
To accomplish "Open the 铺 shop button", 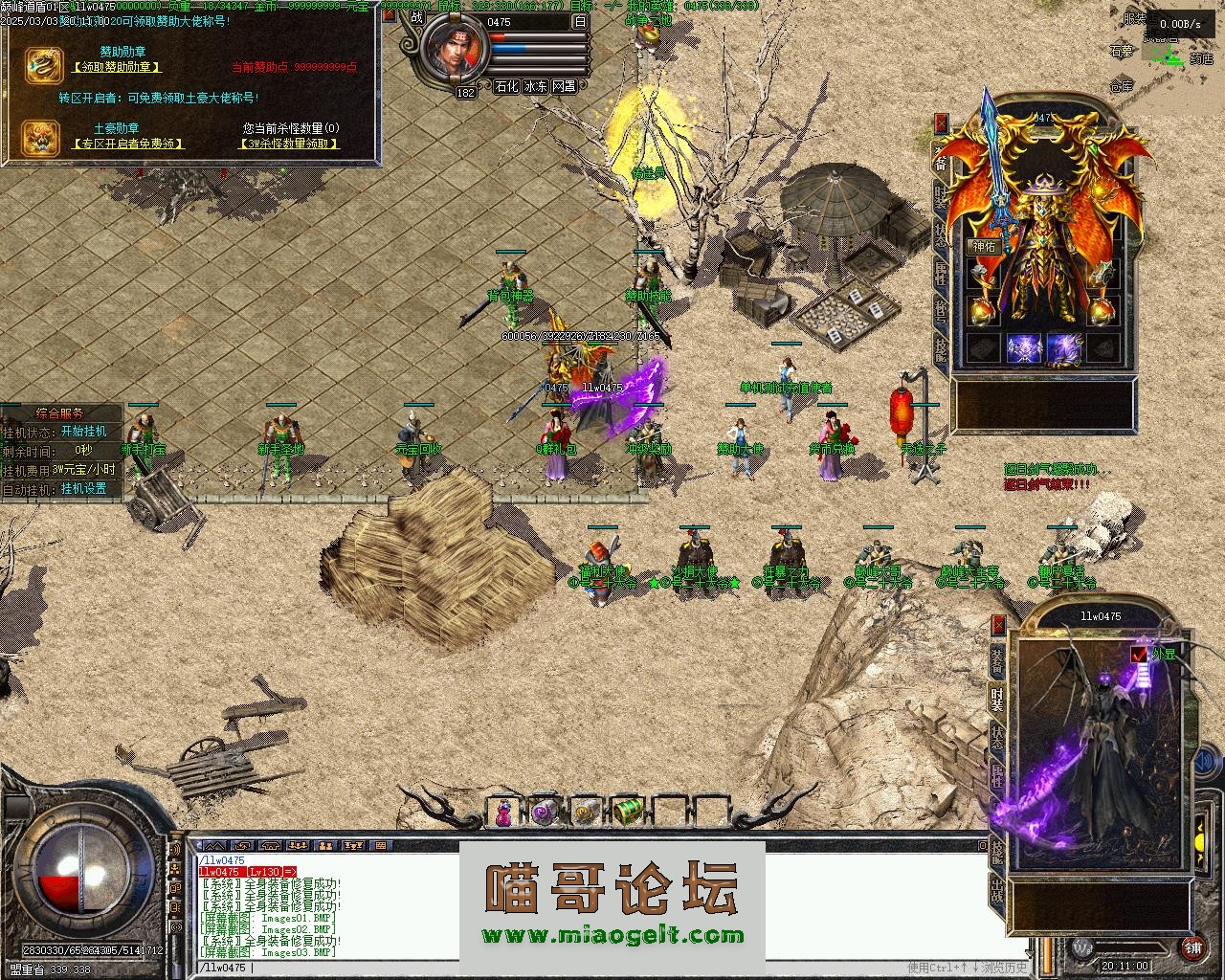I will click(x=1192, y=948).
